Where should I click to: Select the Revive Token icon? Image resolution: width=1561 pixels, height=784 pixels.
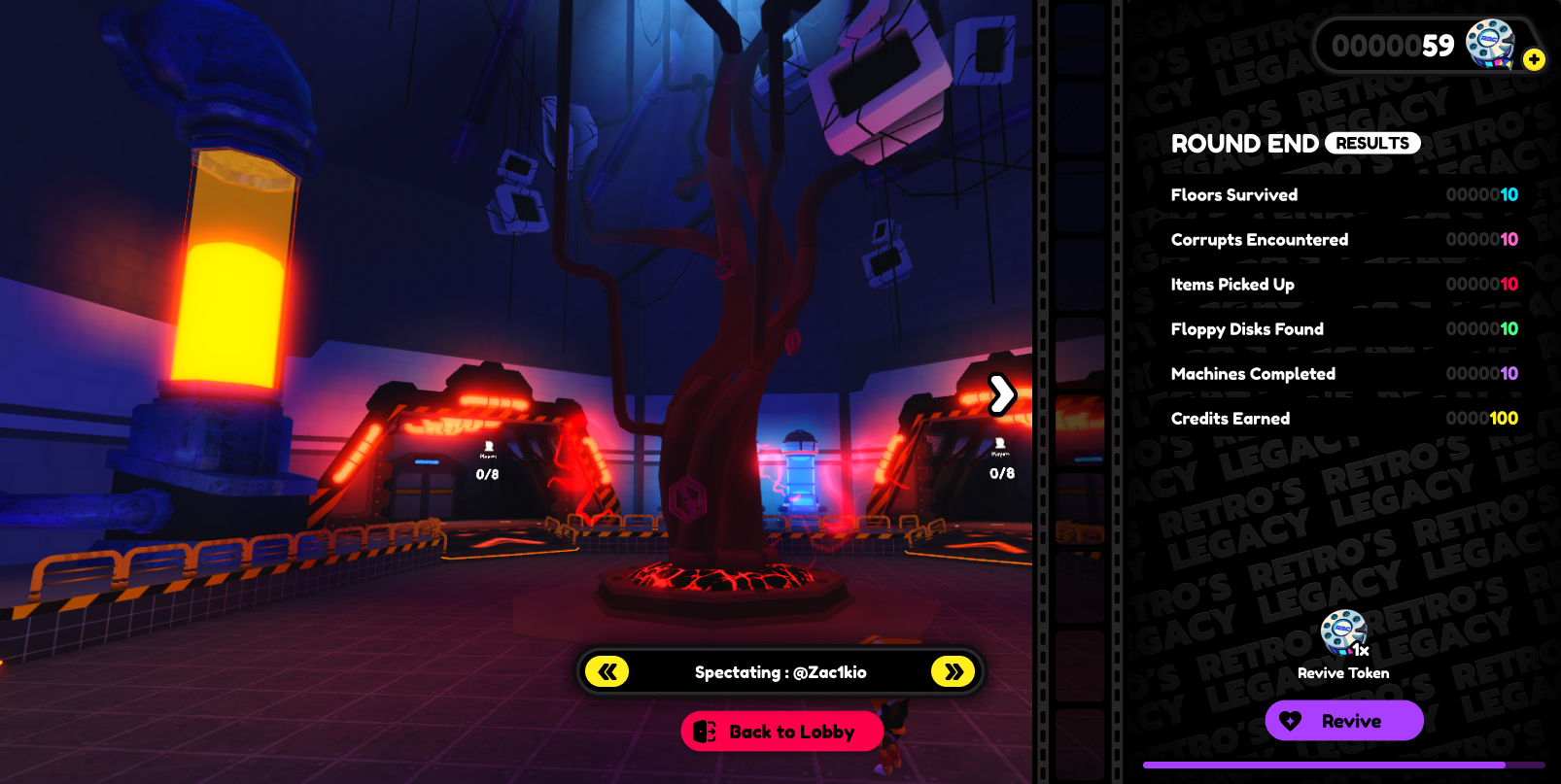pos(1343,633)
